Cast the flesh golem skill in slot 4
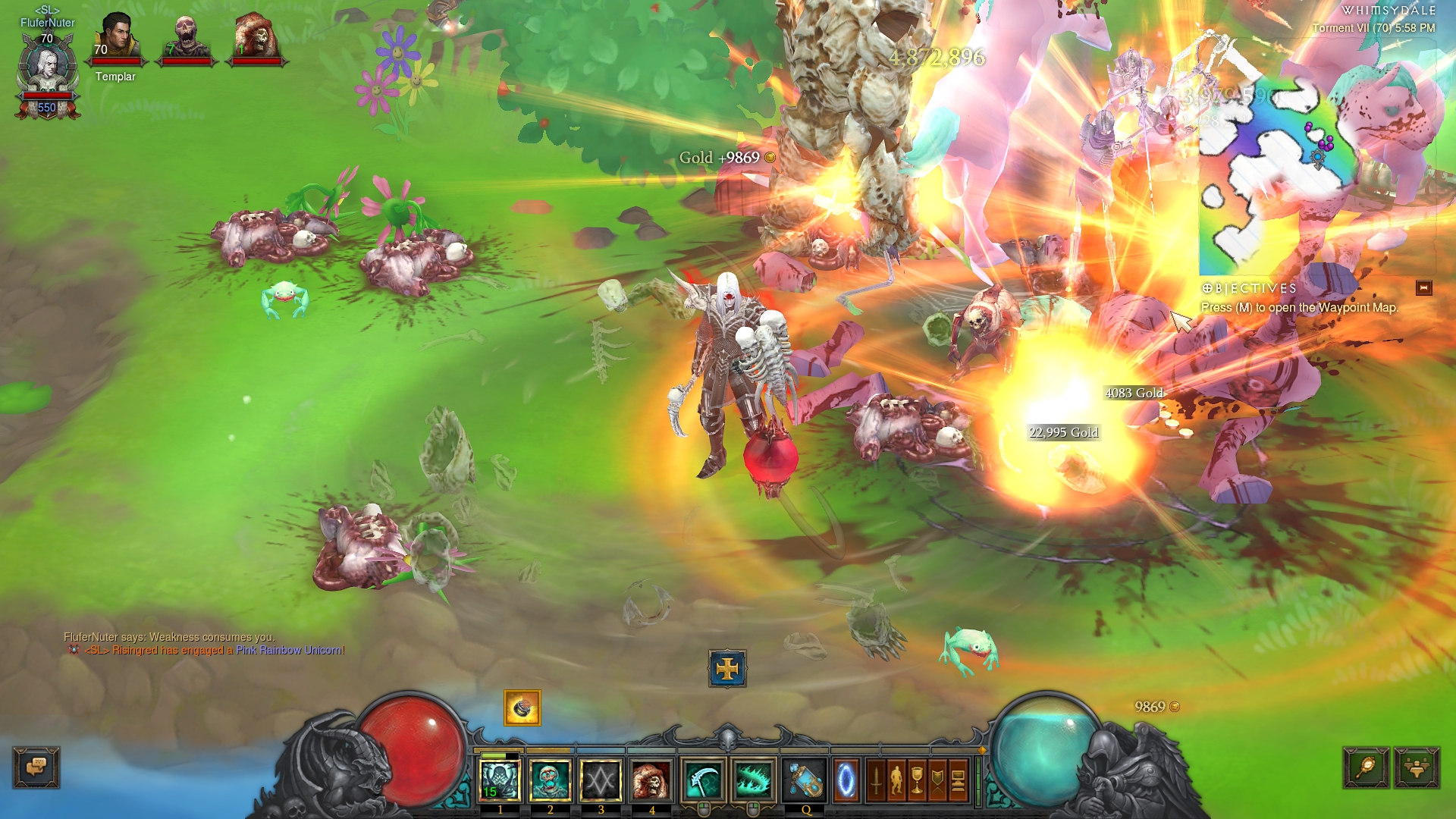 651,780
